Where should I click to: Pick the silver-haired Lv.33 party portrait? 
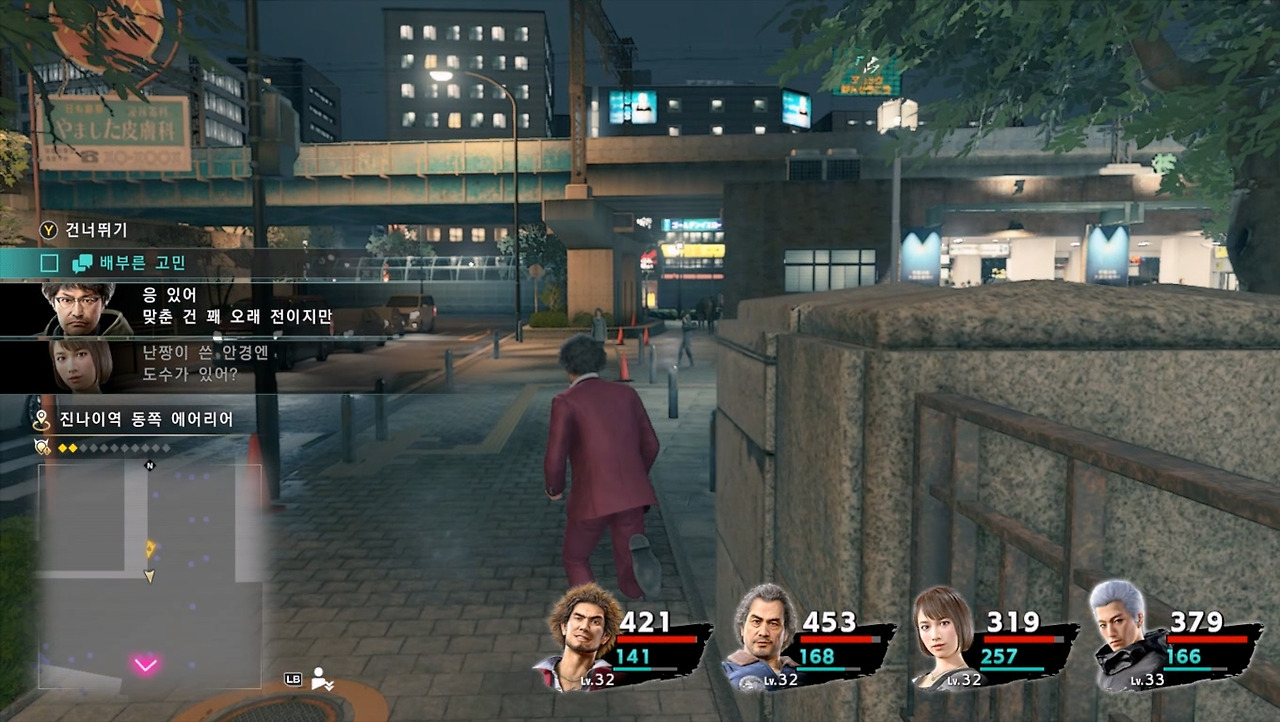click(x=1125, y=636)
